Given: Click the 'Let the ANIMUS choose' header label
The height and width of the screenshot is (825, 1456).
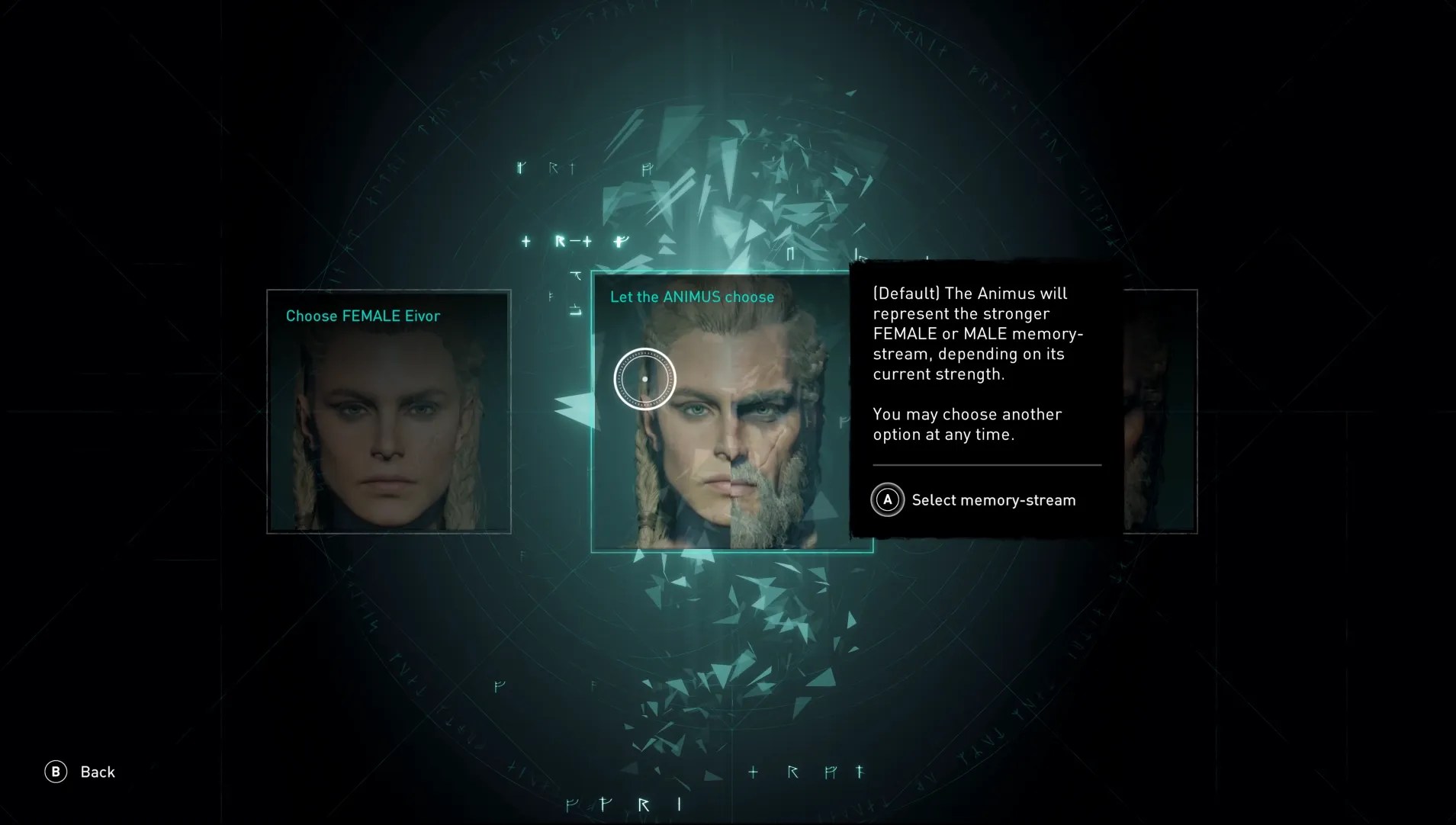Looking at the screenshot, I should (691, 297).
